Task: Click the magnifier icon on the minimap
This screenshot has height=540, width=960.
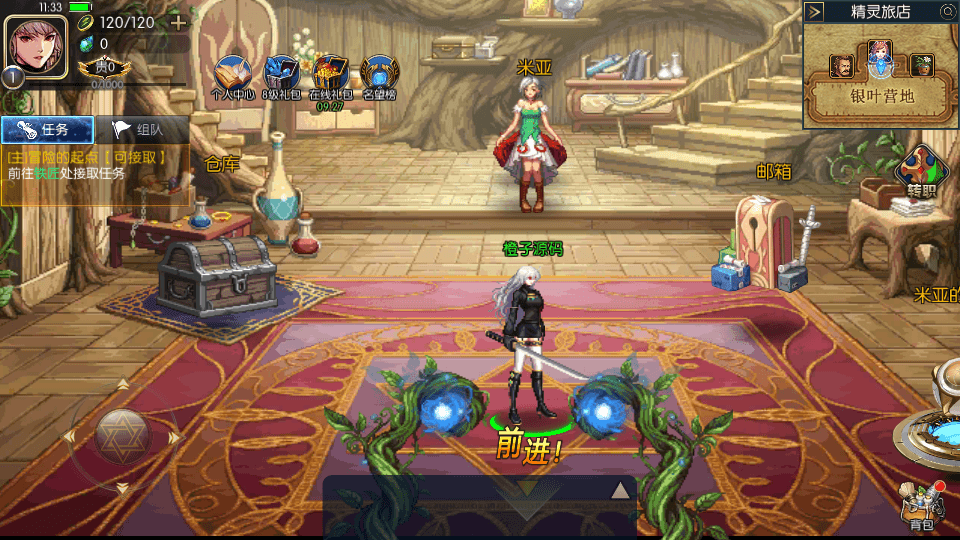Action: tap(947, 12)
